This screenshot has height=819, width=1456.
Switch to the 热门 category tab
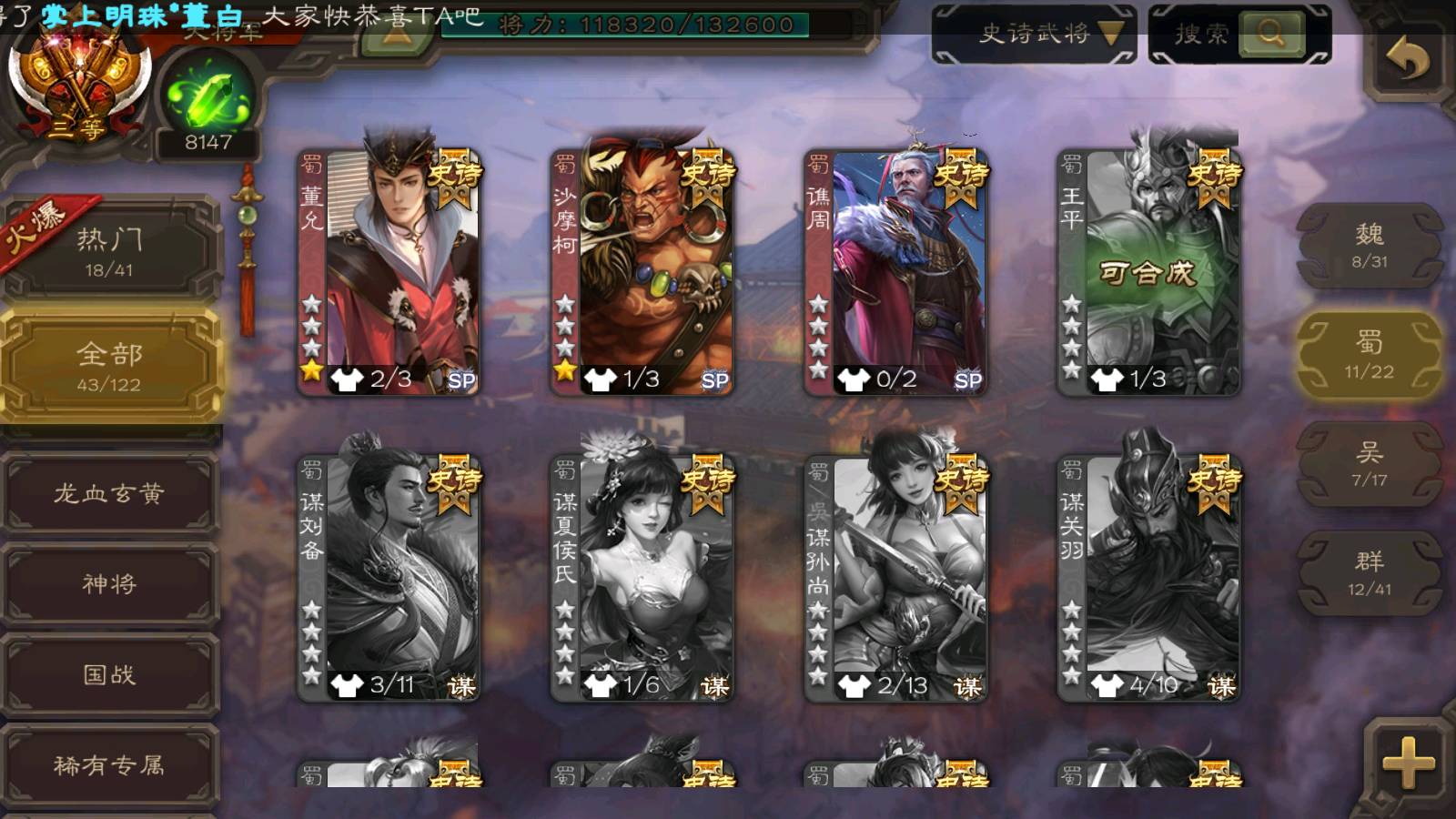(x=109, y=251)
